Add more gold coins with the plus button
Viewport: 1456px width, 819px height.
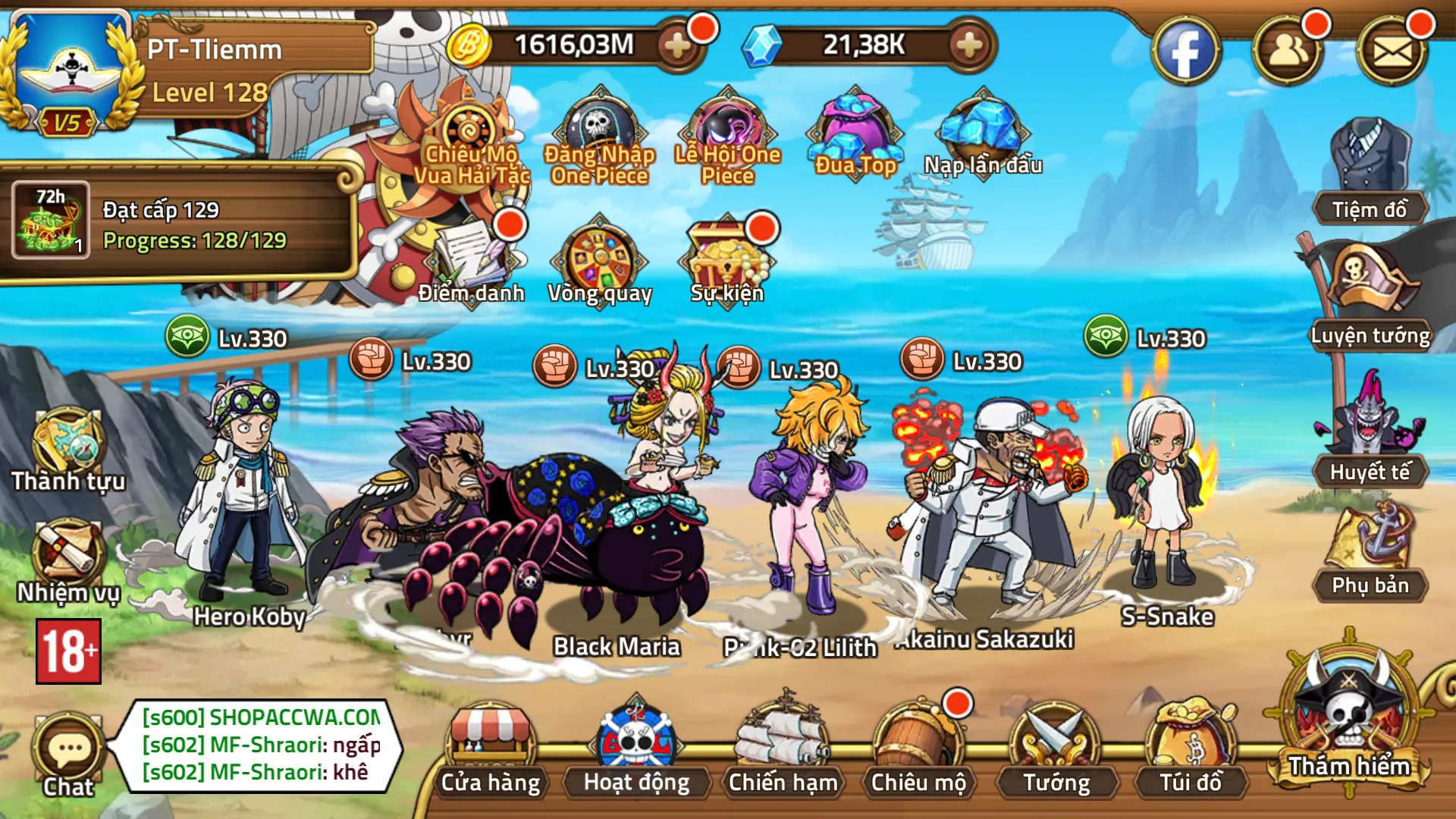click(x=676, y=46)
